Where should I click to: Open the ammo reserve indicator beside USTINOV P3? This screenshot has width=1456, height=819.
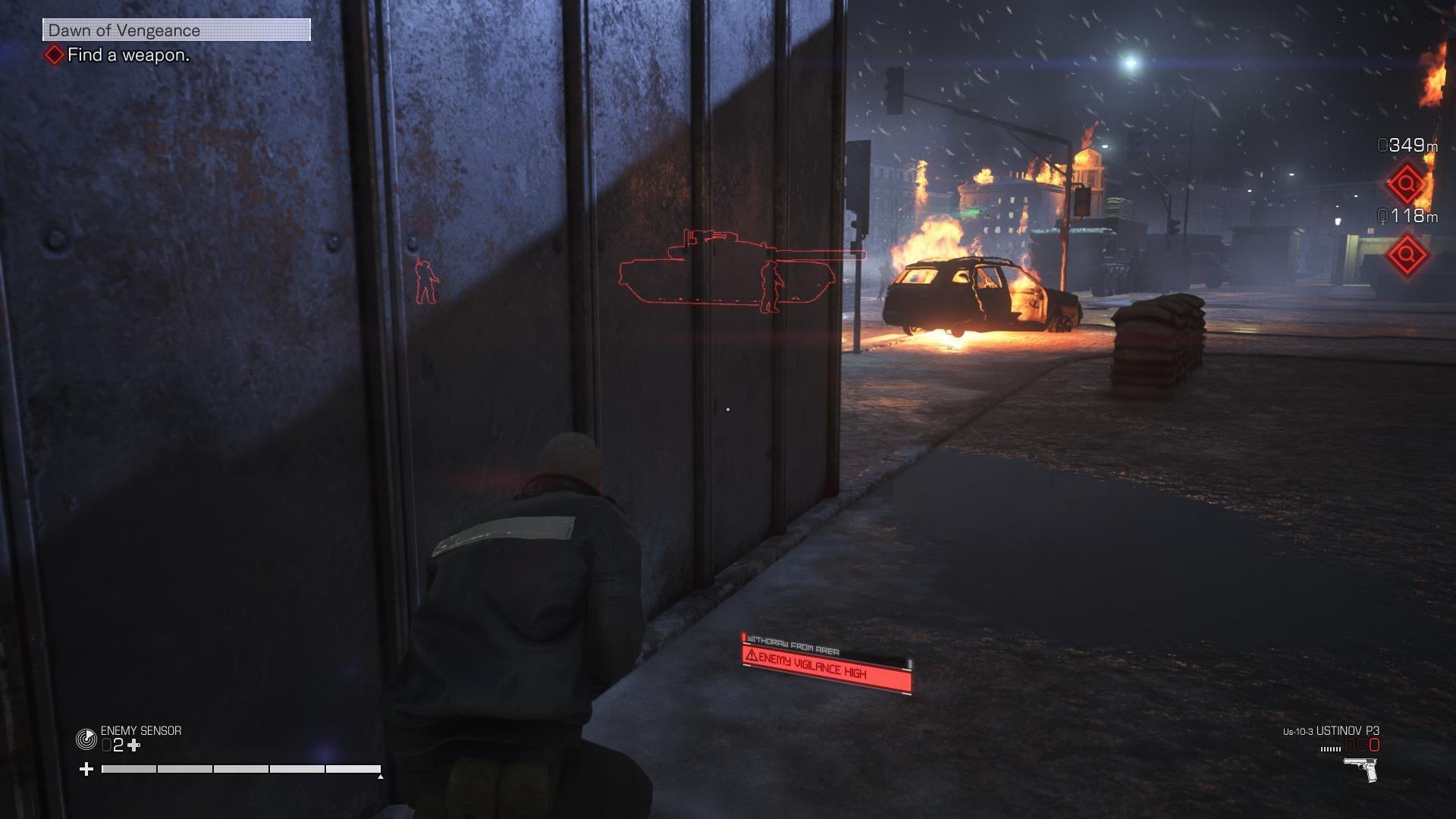(x=1329, y=748)
